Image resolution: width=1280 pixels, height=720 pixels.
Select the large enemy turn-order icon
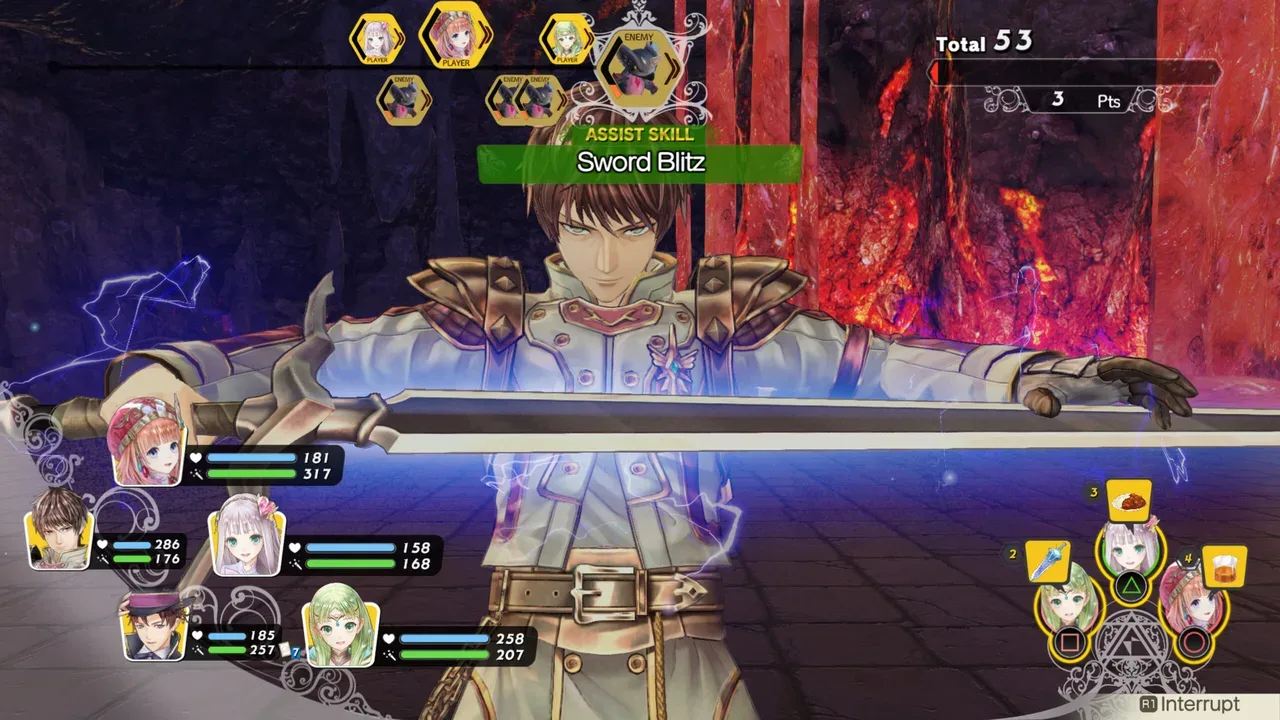tap(638, 66)
